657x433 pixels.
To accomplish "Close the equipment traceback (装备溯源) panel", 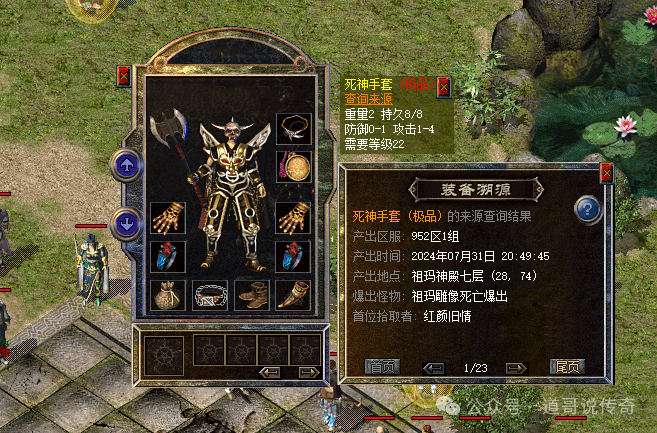I will point(606,172).
